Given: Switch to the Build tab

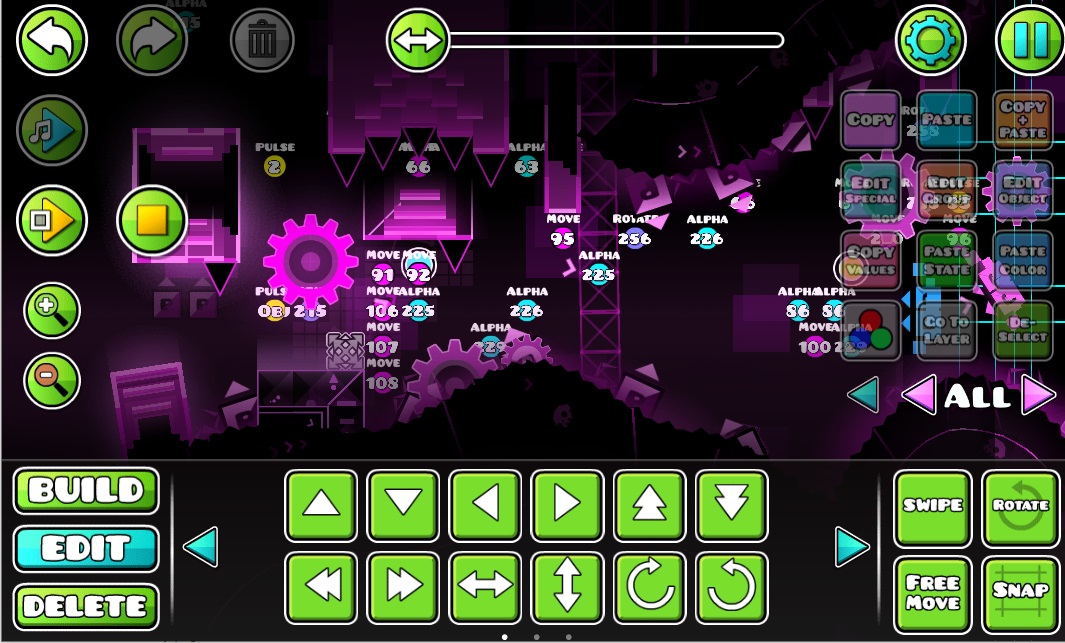Looking at the screenshot, I should [86, 491].
